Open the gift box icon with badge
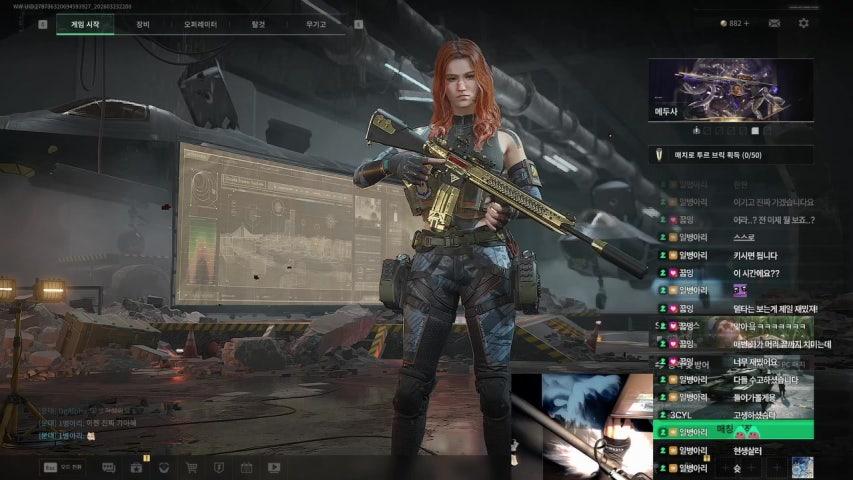This screenshot has height=480, width=853. point(137,467)
